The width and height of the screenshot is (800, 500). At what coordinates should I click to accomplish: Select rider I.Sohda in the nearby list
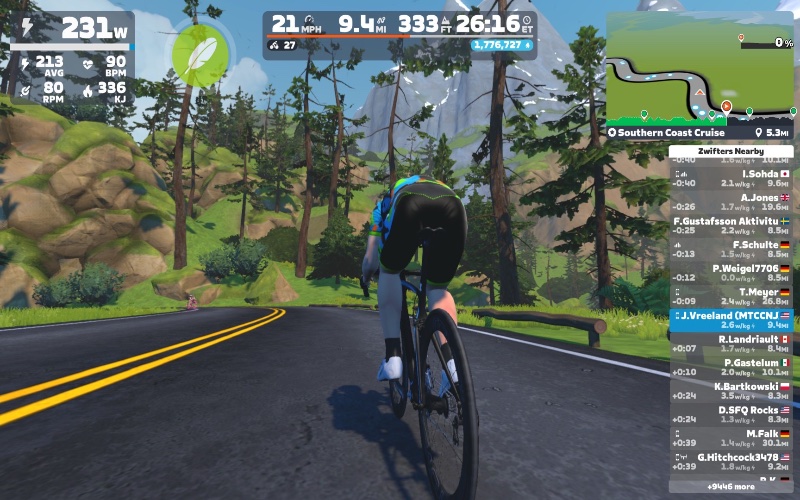tap(731, 178)
